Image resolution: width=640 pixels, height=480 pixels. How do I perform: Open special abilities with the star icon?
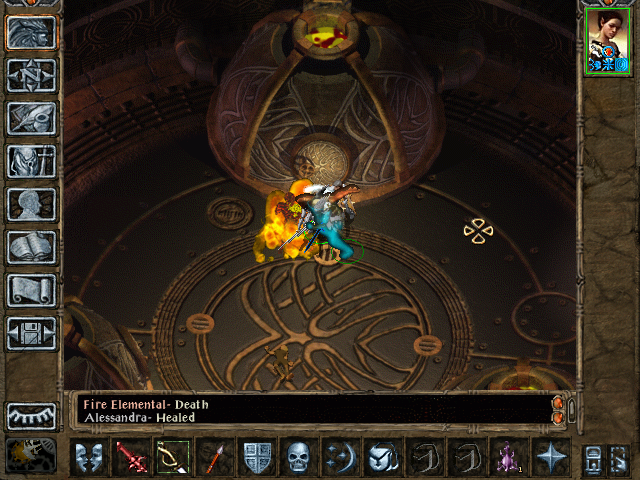click(549, 457)
